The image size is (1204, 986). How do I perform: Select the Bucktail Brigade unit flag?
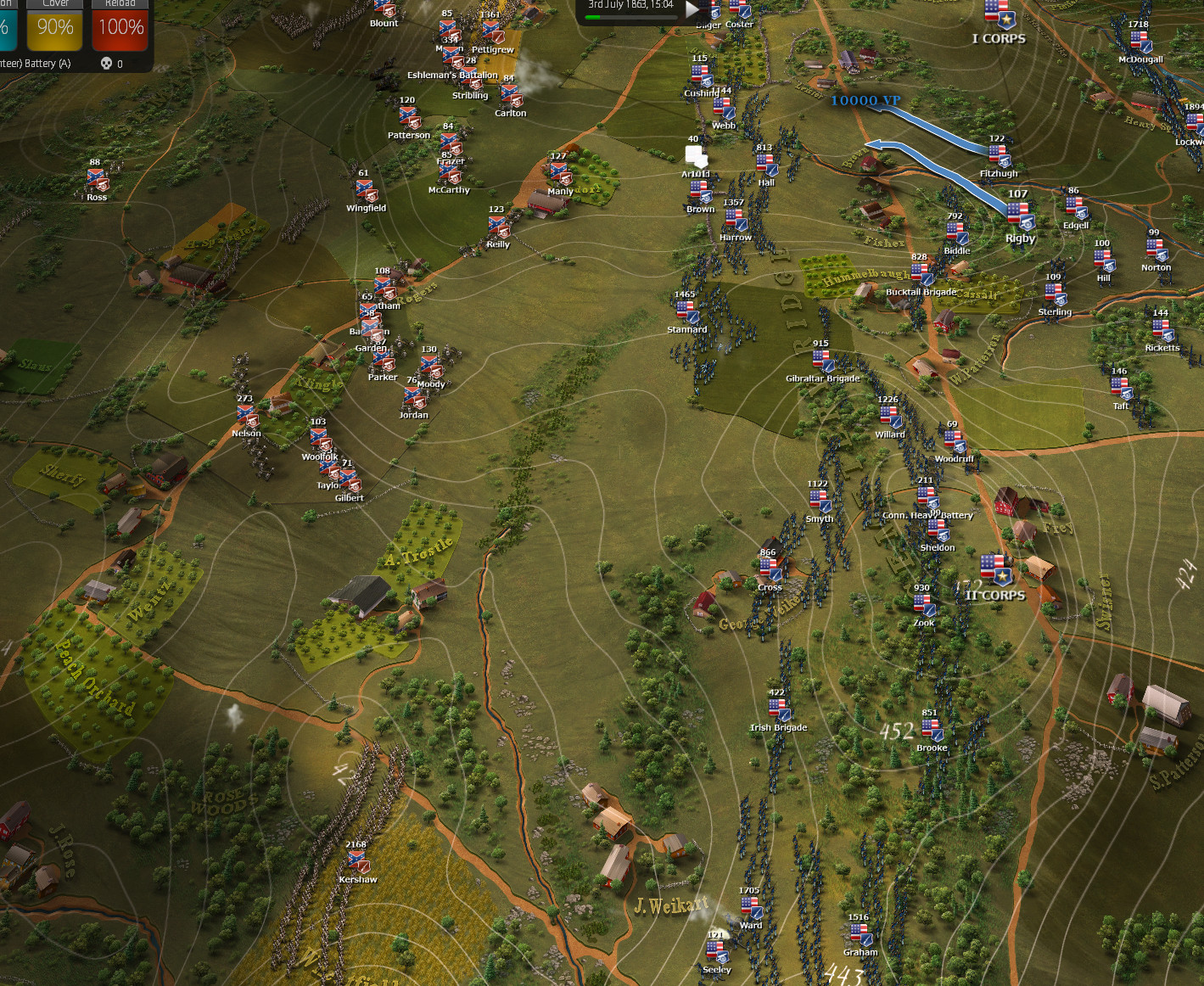click(x=920, y=273)
